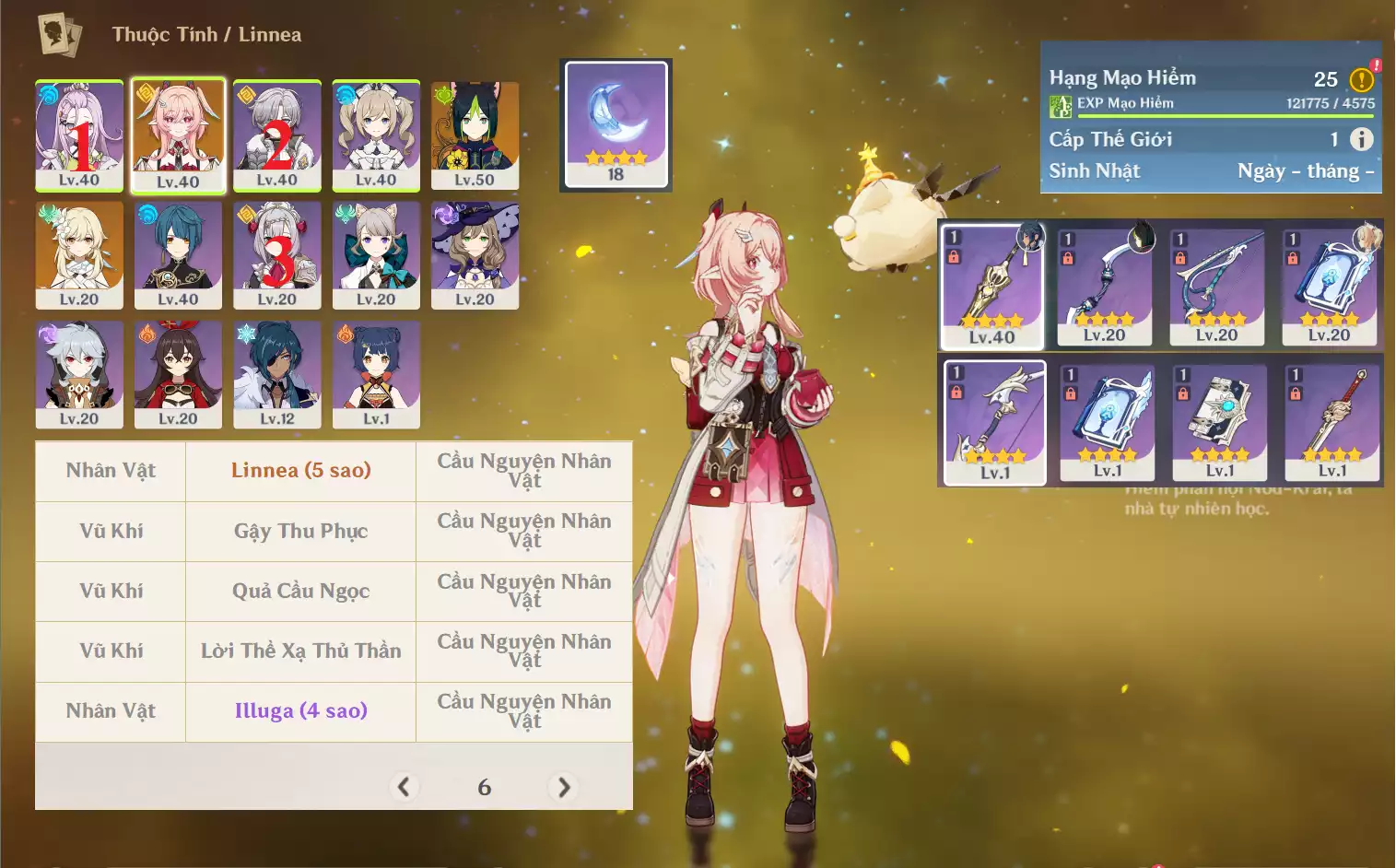Pick Amber's Lv.20 character portrait

[x=178, y=373]
